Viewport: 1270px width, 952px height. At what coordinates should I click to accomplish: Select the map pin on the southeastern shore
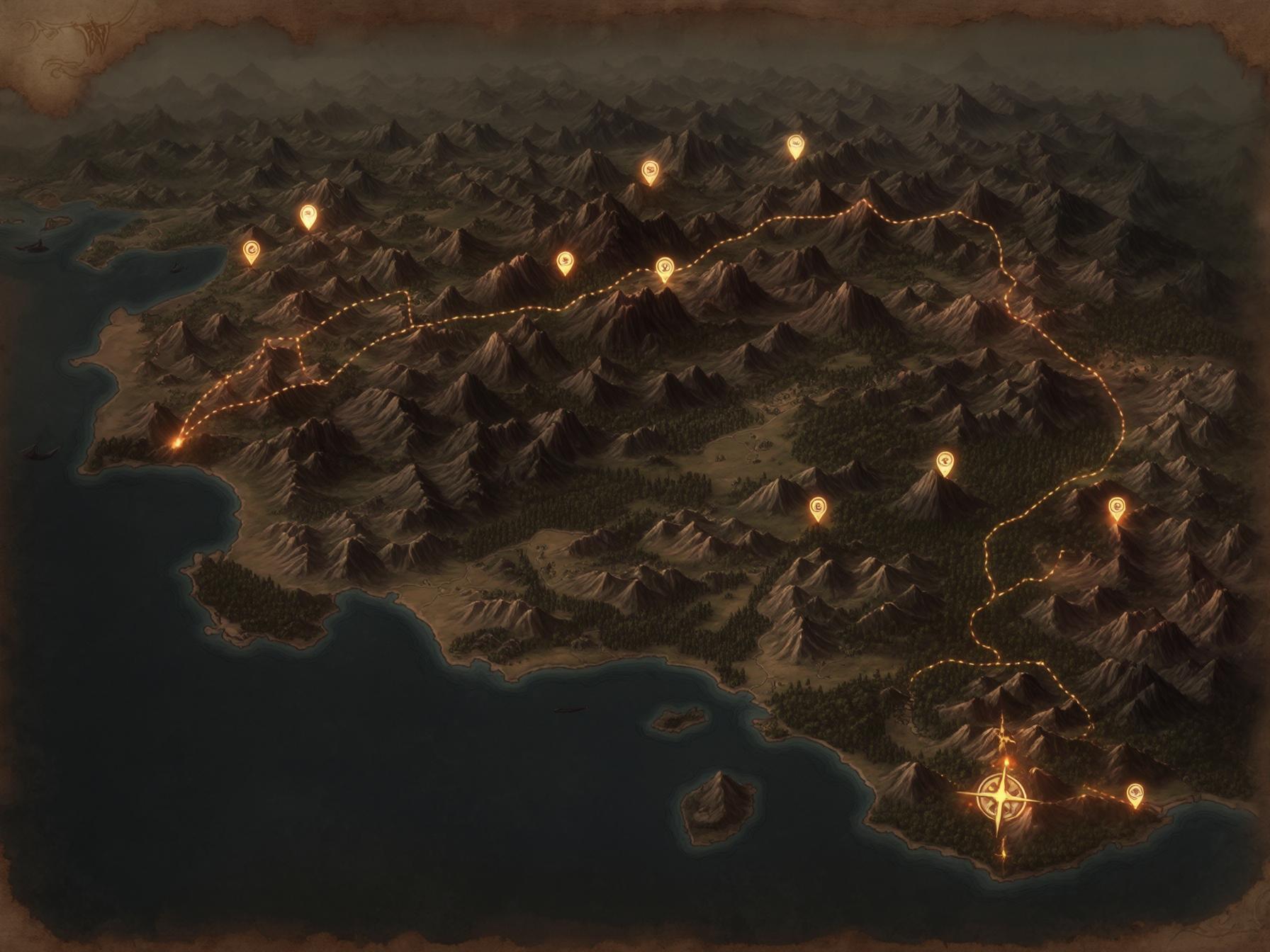1135,793
